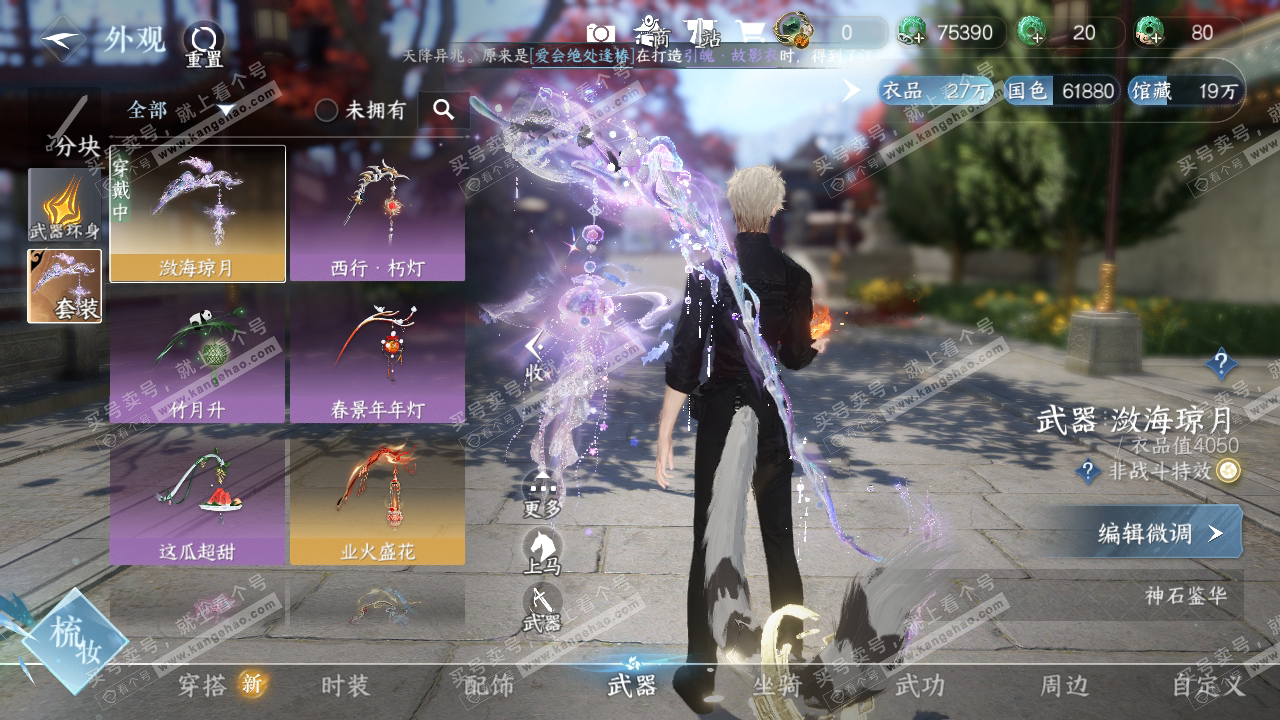1280x720 pixels.
Task: Collapse the panel with 收 arrow
Action: click(535, 355)
